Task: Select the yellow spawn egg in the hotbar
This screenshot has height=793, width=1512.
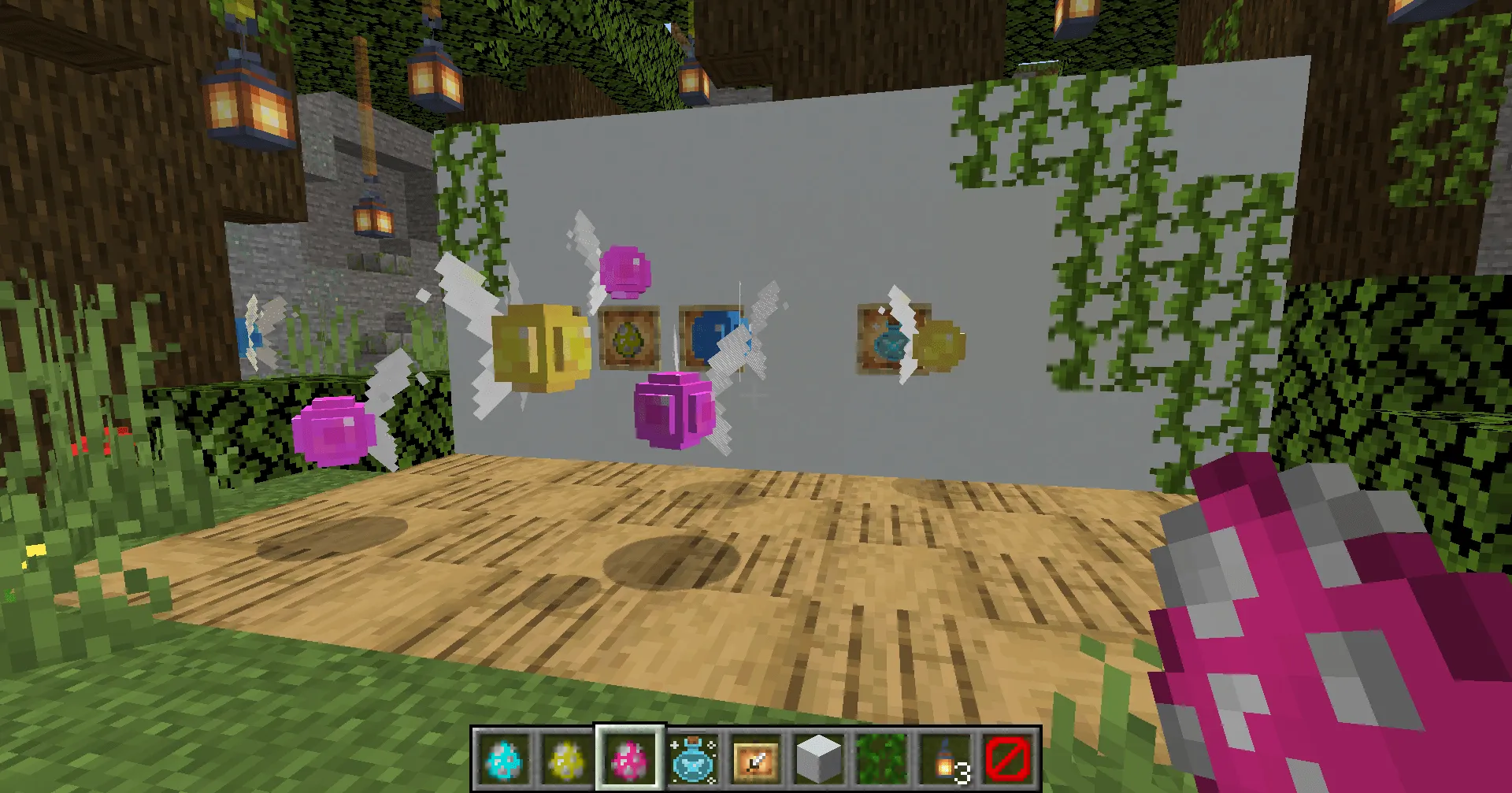Action: (561, 760)
